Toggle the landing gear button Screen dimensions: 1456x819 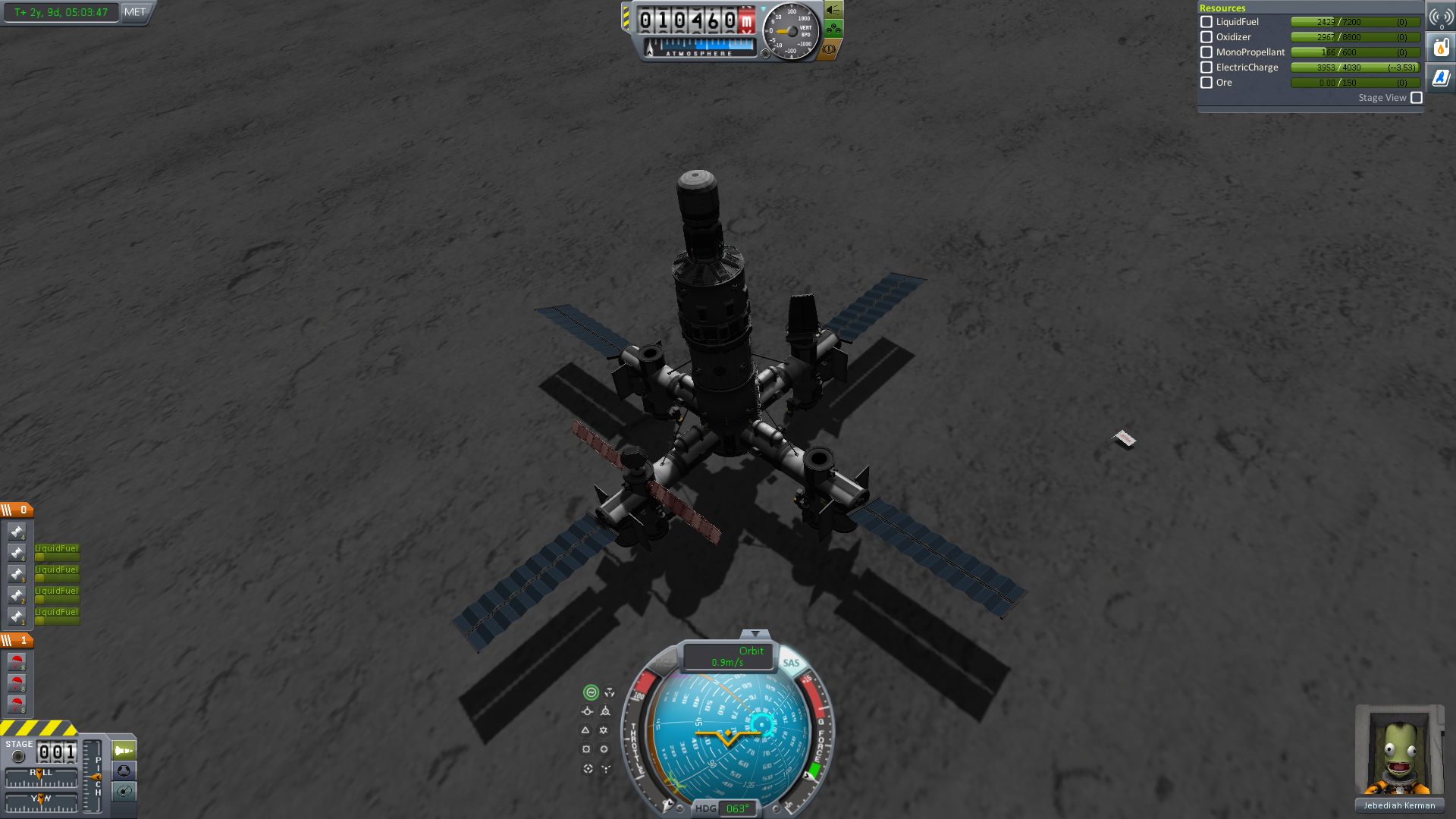833,30
